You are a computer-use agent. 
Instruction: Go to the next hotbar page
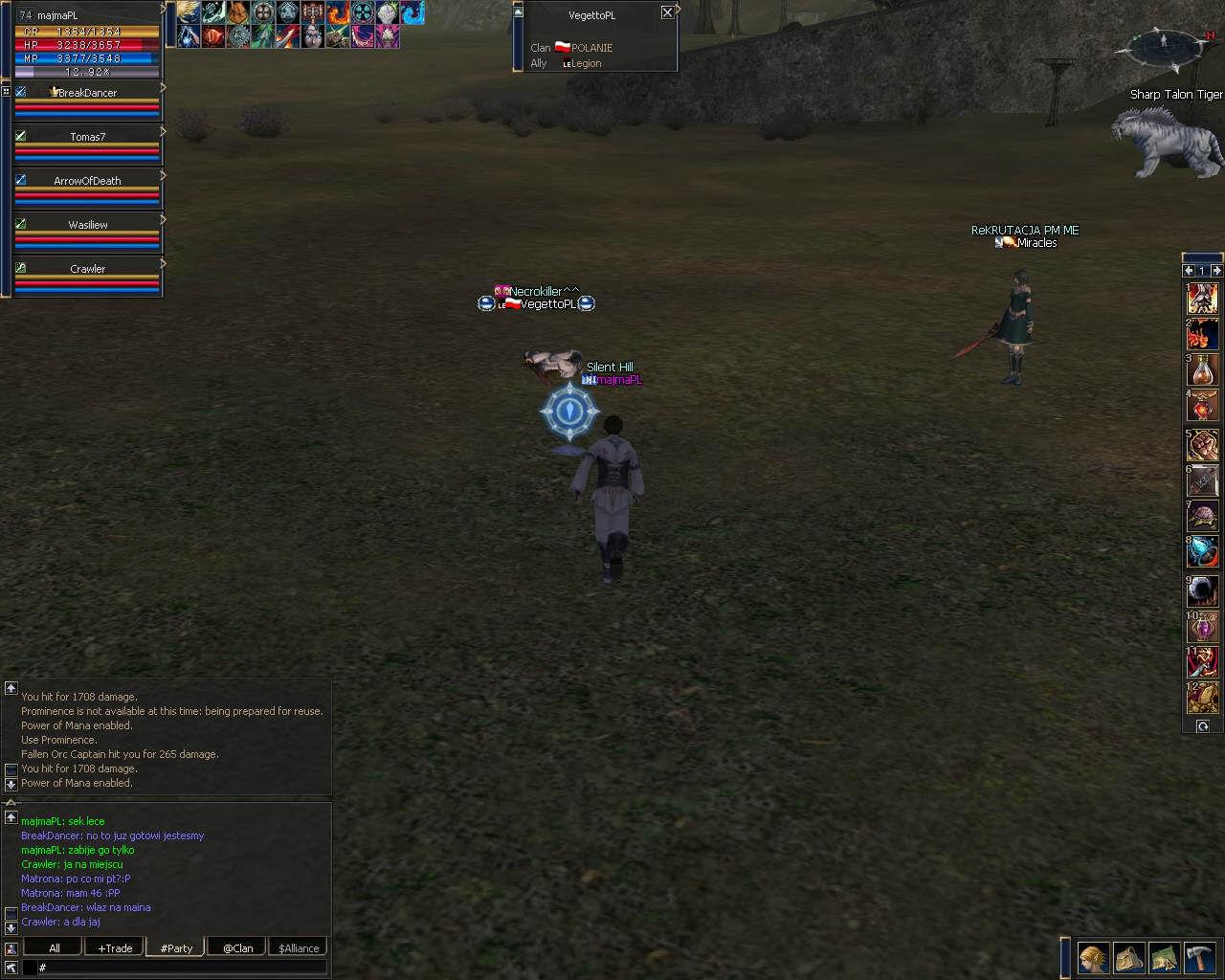(x=1216, y=271)
